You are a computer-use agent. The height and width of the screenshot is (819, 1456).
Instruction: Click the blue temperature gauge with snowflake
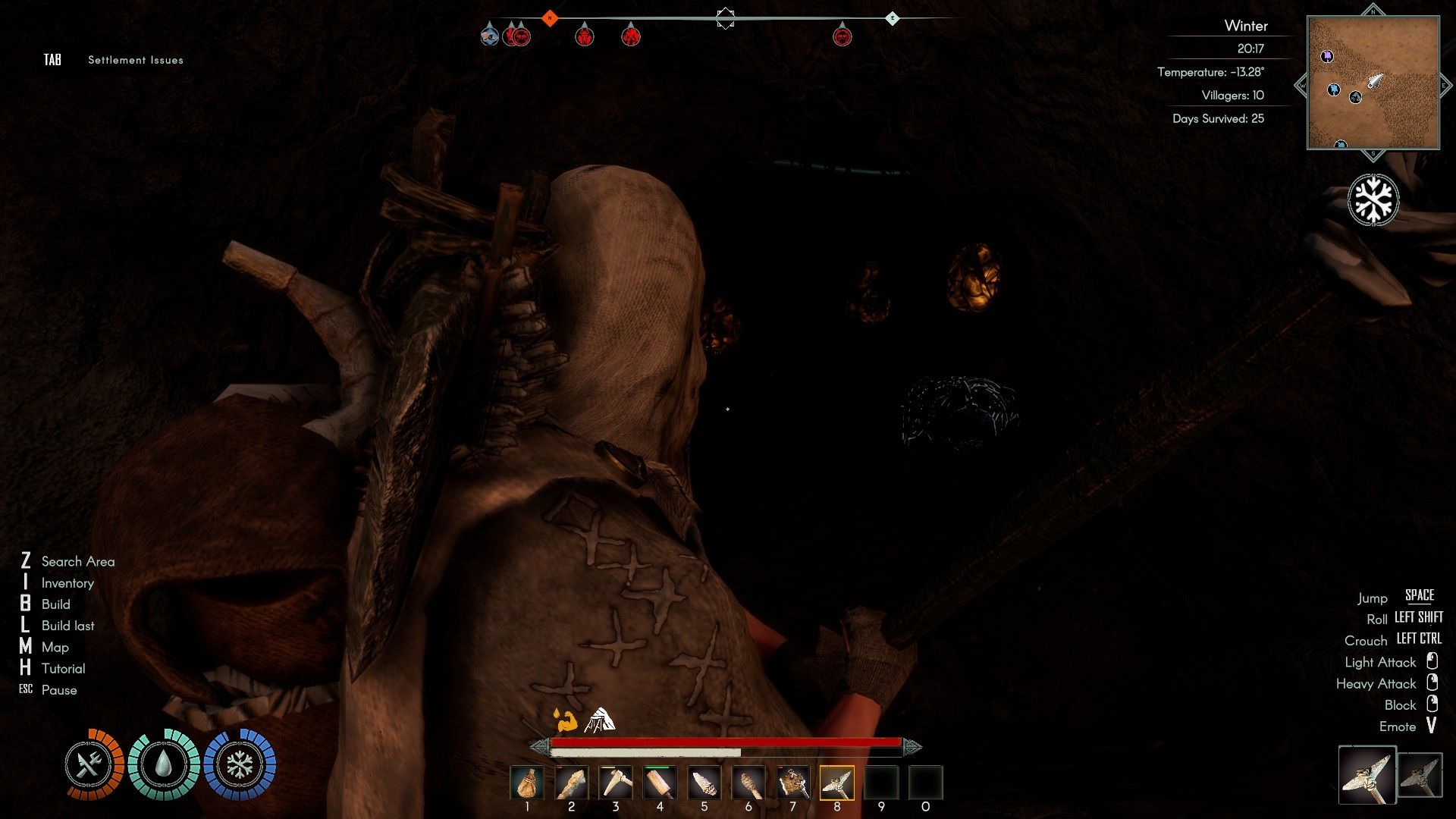239,764
